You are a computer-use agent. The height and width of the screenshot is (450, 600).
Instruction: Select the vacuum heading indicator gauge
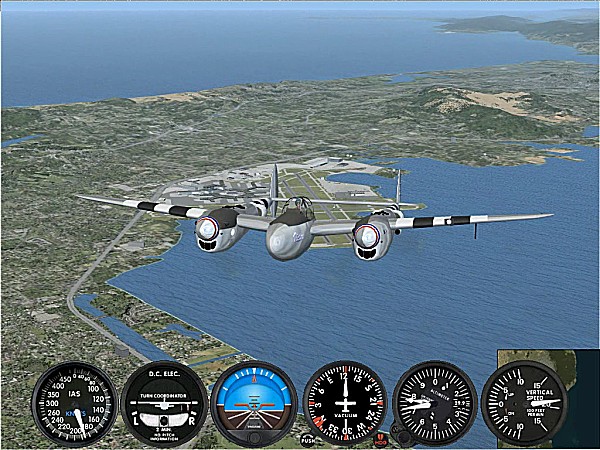[x=344, y=403]
